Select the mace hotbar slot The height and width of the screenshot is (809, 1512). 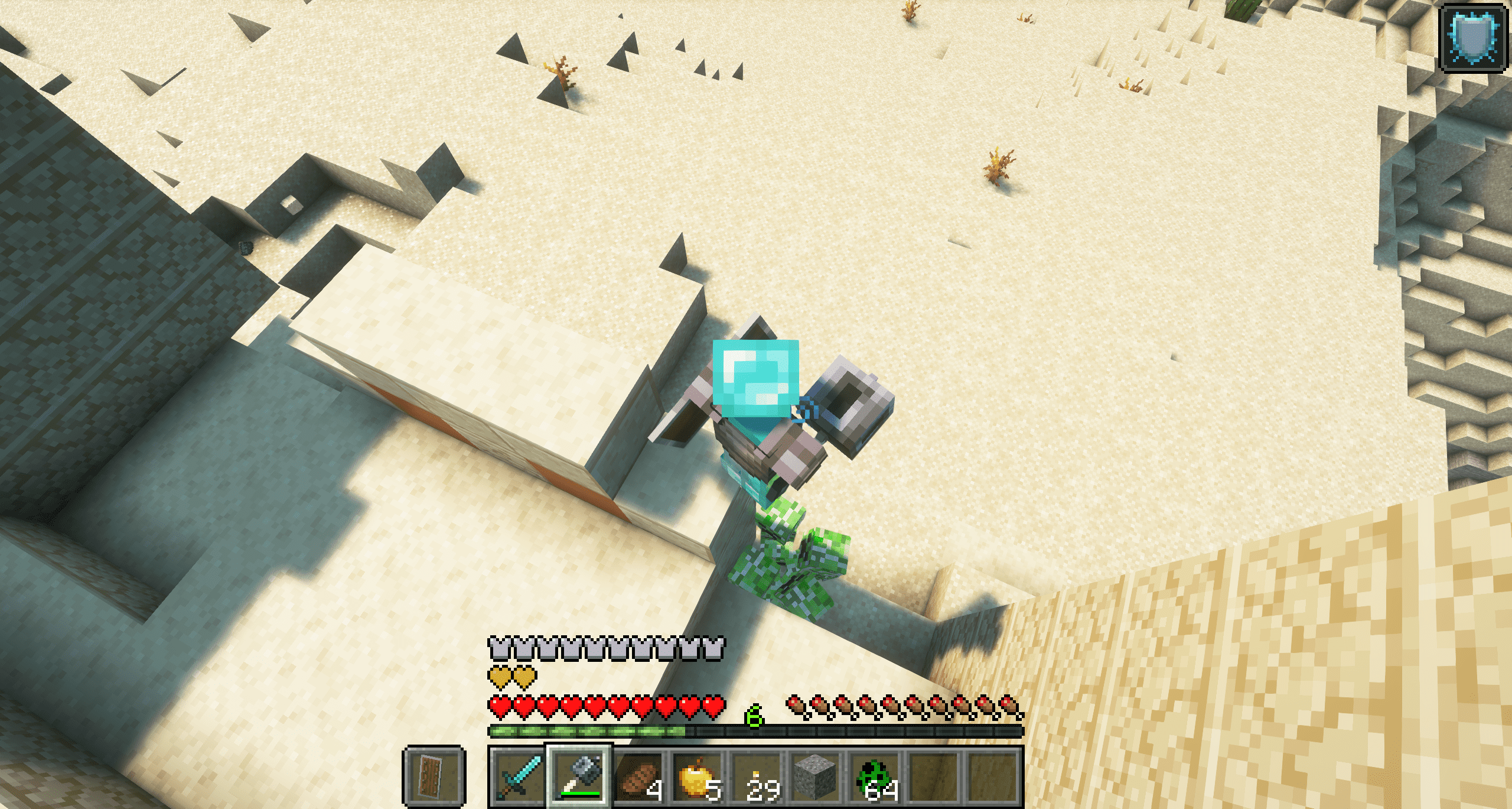point(579,776)
